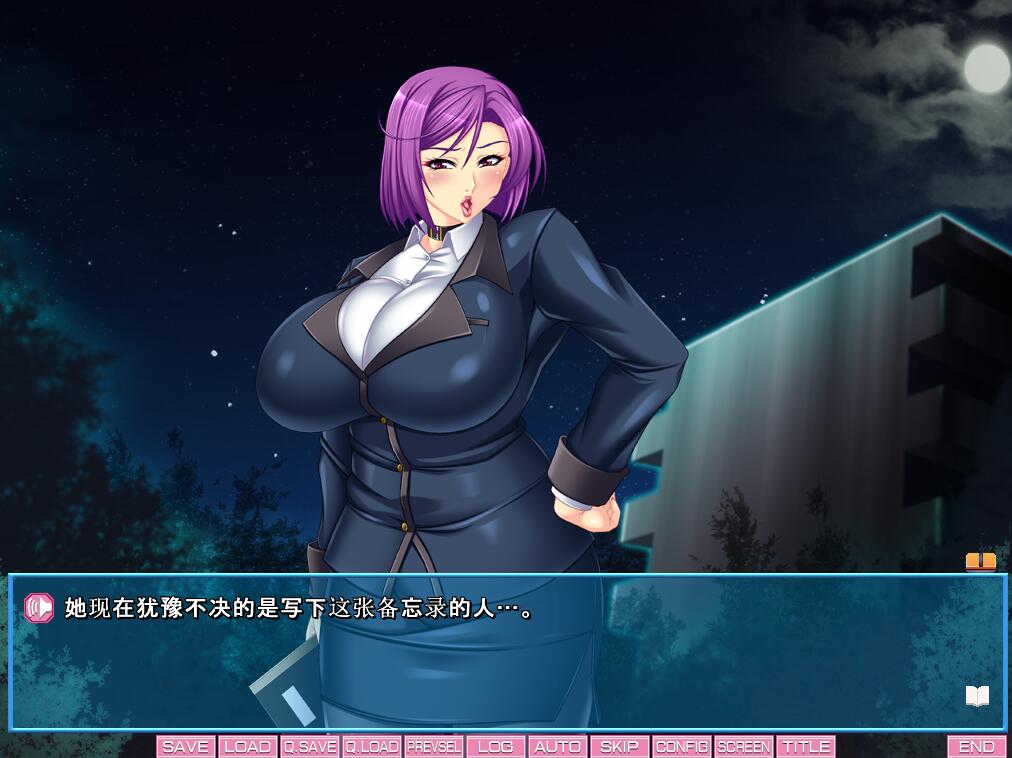This screenshot has width=1012, height=758.
Task: Click the orange book icon above the dialogue box
Action: [x=980, y=562]
